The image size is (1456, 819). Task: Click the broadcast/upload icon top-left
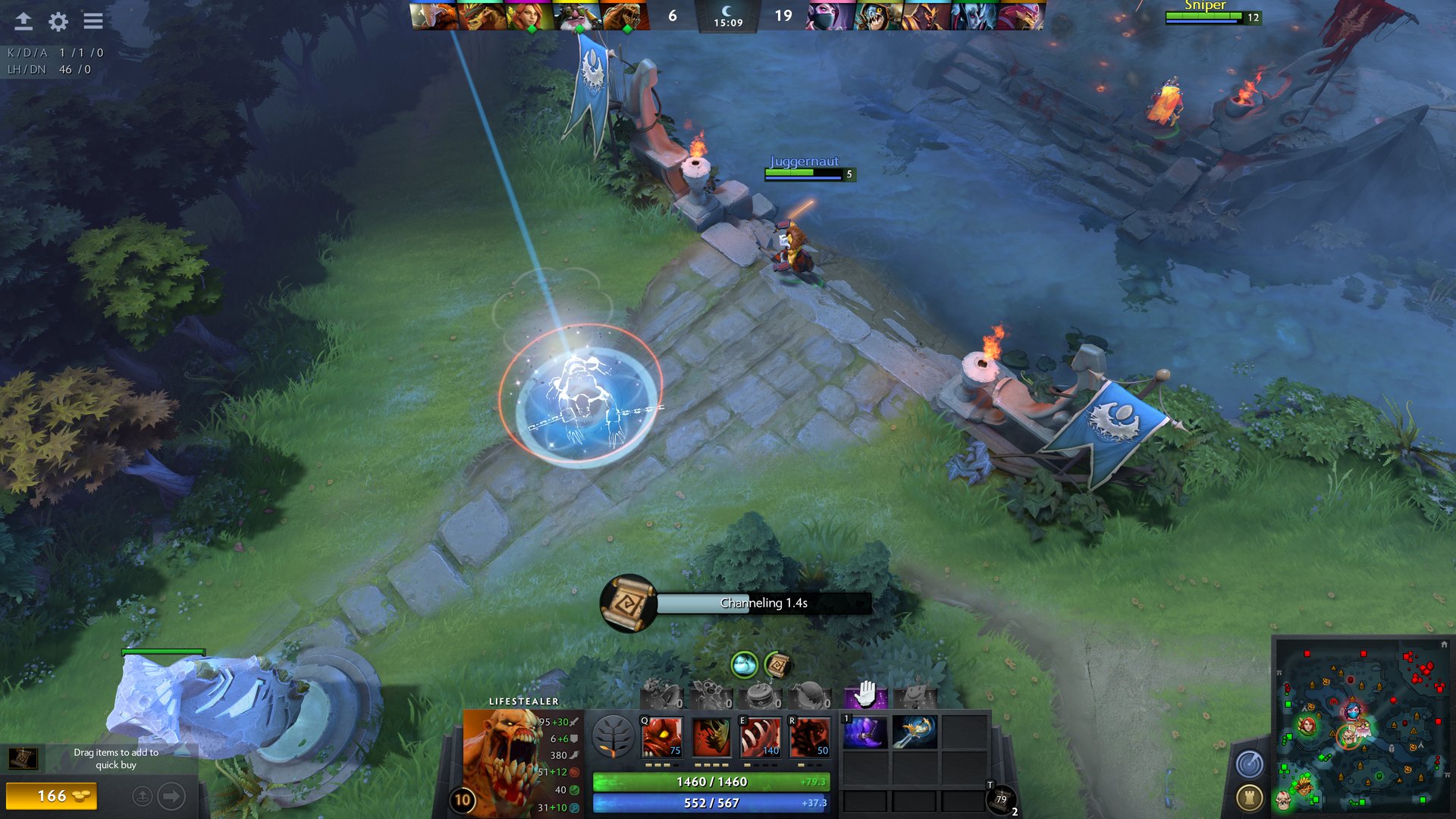(x=25, y=22)
